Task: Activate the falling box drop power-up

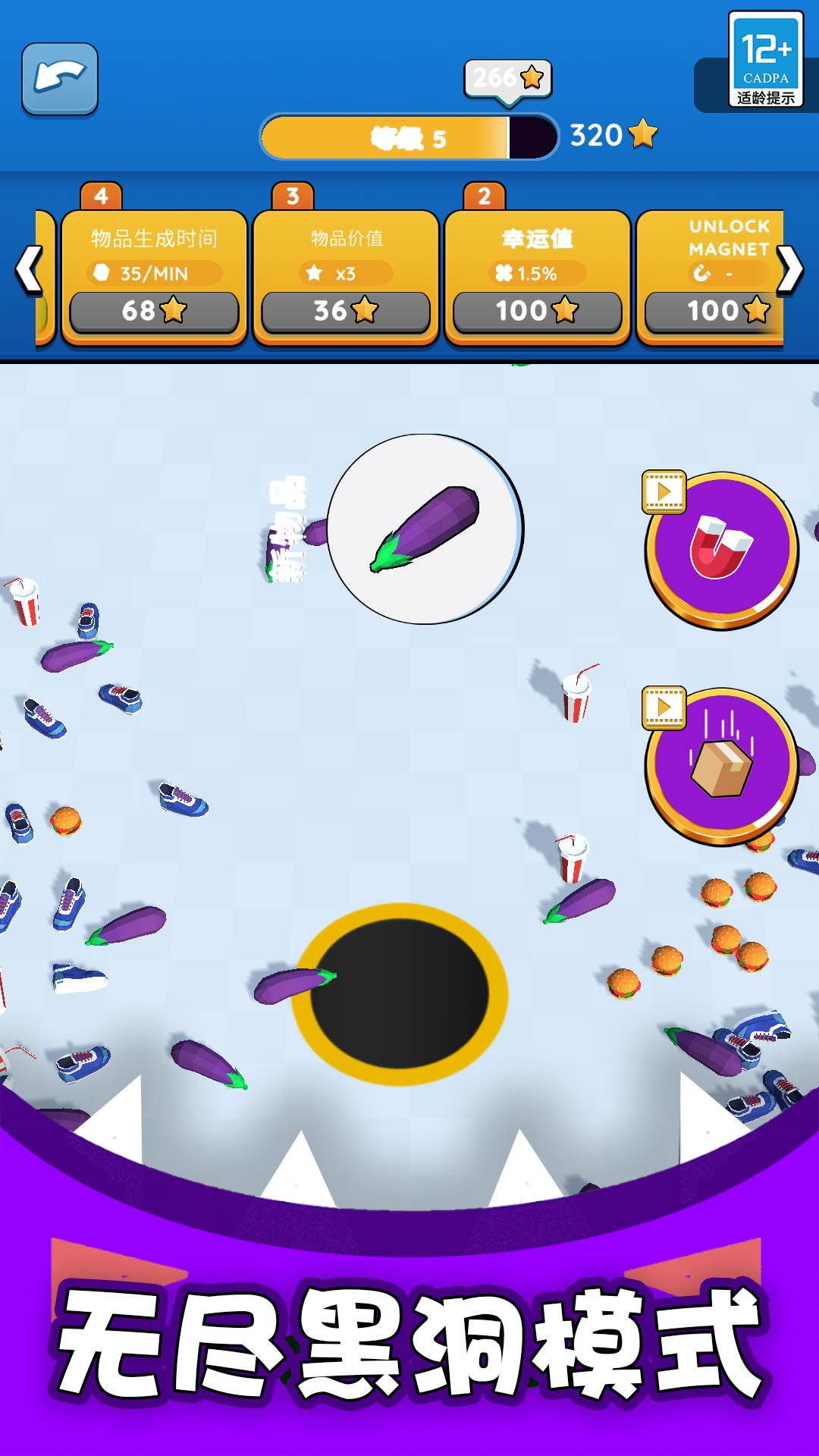Action: [721, 766]
